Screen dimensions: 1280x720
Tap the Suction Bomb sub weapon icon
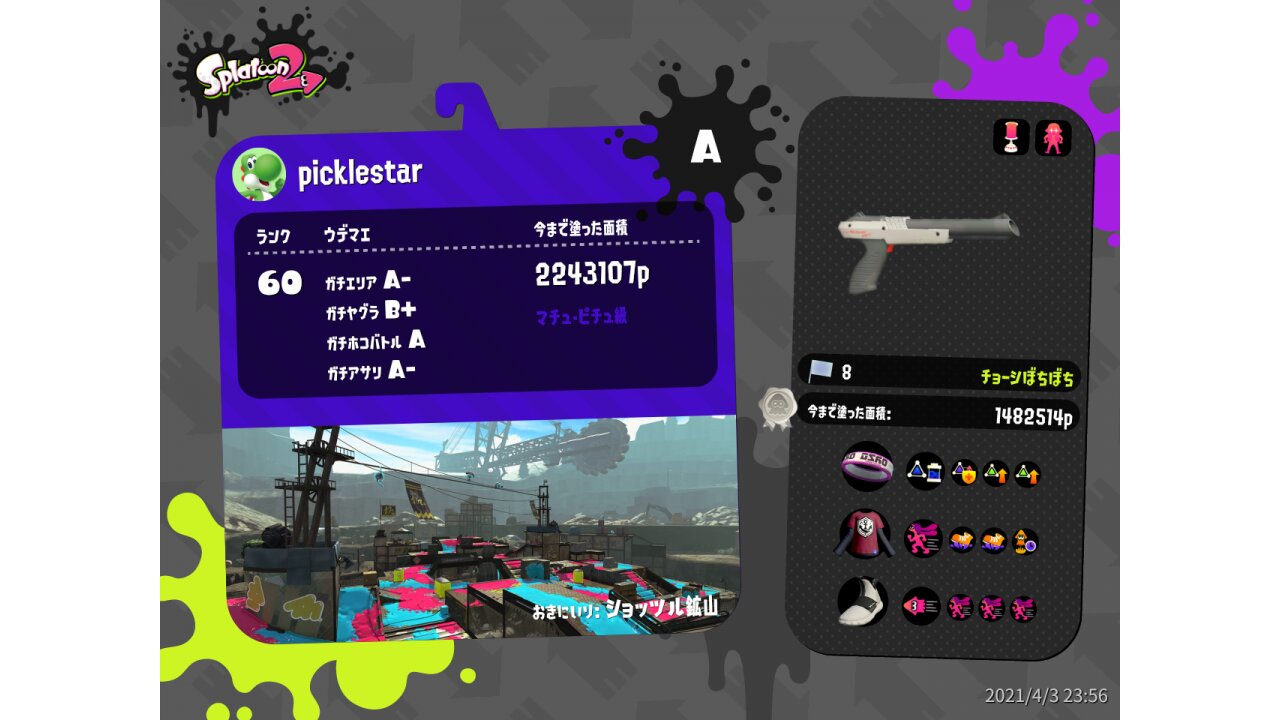pyautogui.click(x=1011, y=137)
